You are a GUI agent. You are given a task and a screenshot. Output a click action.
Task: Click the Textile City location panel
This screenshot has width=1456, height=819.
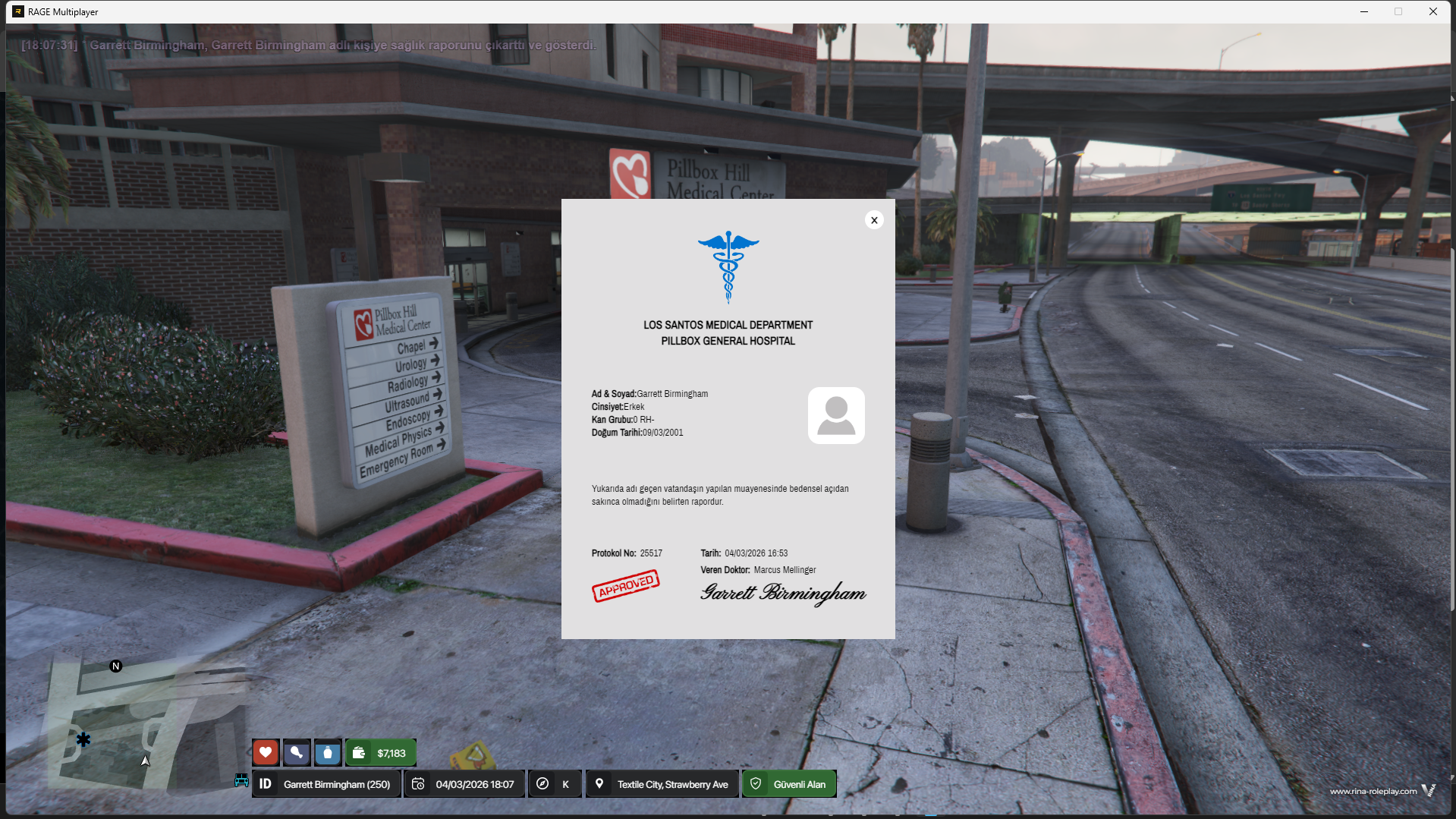tap(662, 784)
